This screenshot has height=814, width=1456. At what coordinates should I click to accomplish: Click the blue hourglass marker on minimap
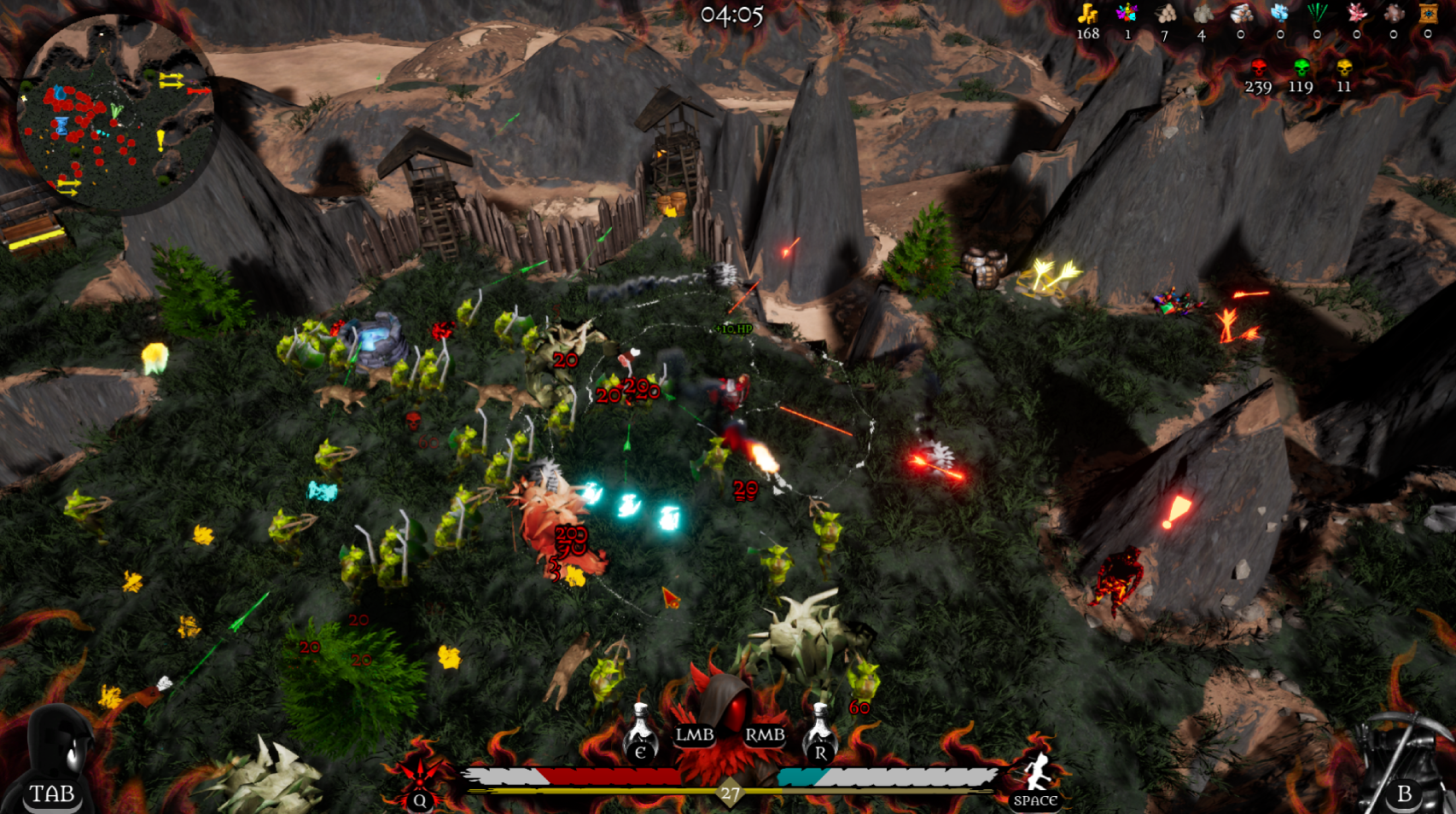61,127
